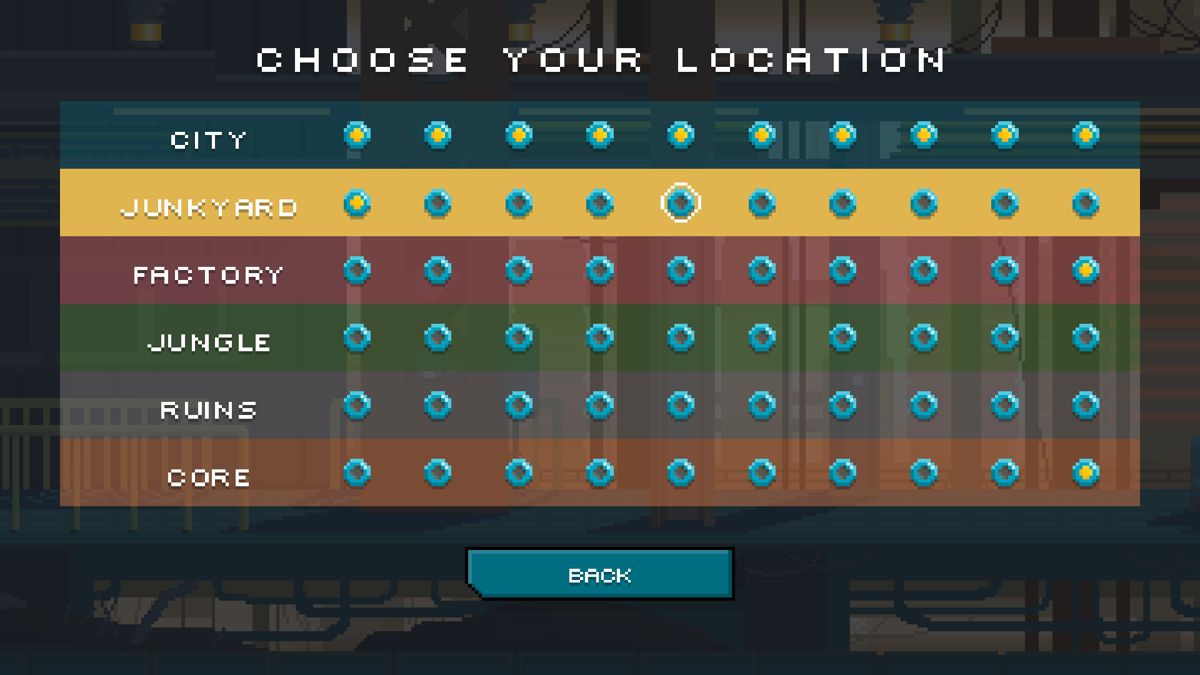Viewport: 1200px width, 675px height.
Task: Choose the last Ruins level dot
Action: [1085, 405]
